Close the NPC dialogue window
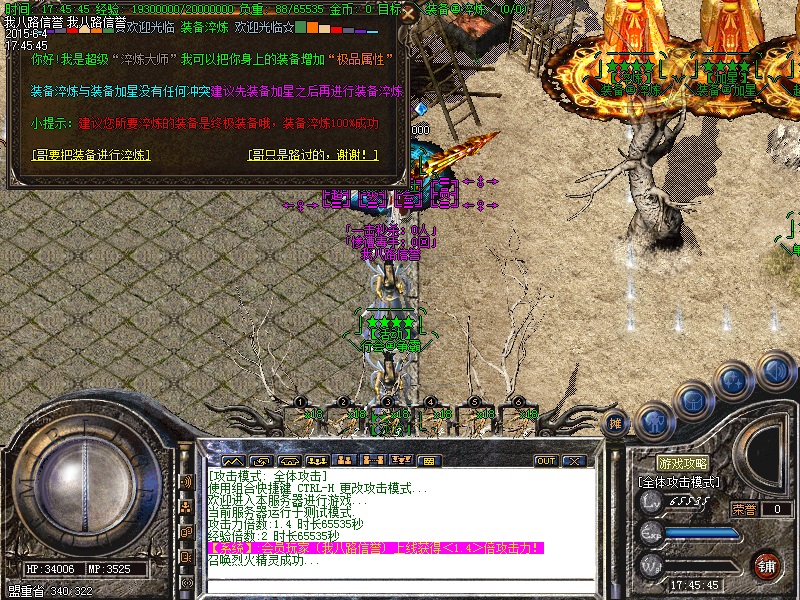This screenshot has width=800, height=600. point(406,14)
